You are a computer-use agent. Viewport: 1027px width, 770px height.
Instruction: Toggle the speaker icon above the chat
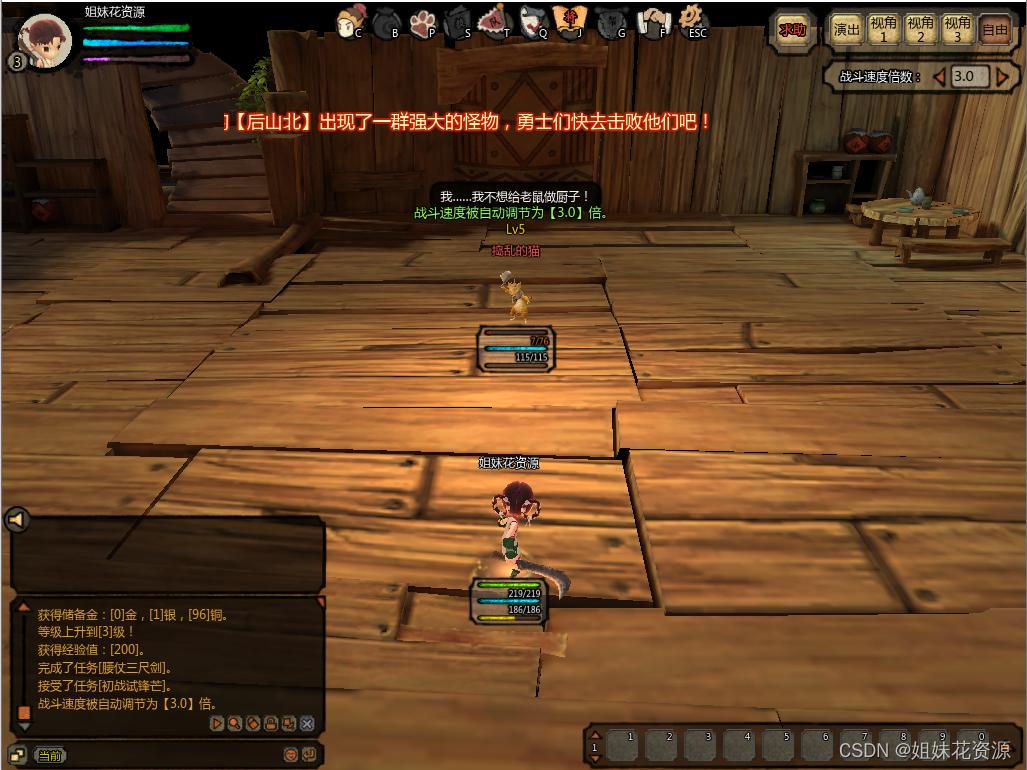pyautogui.click(x=17, y=520)
